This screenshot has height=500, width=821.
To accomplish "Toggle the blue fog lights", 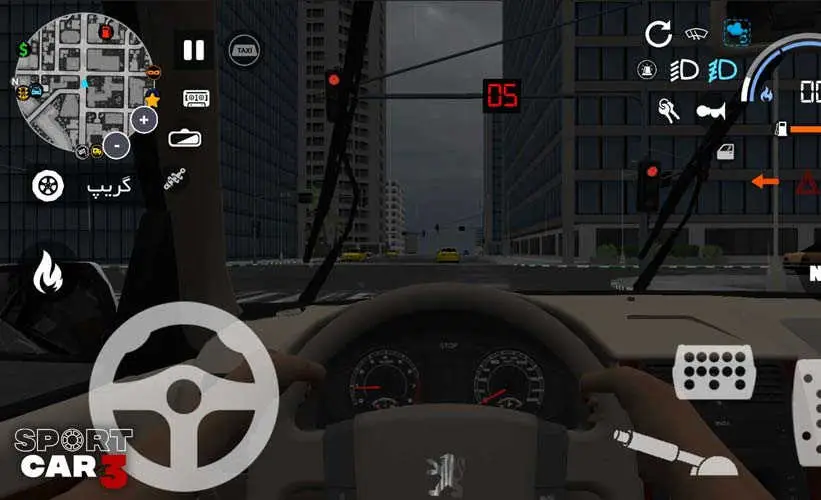I will (722, 71).
